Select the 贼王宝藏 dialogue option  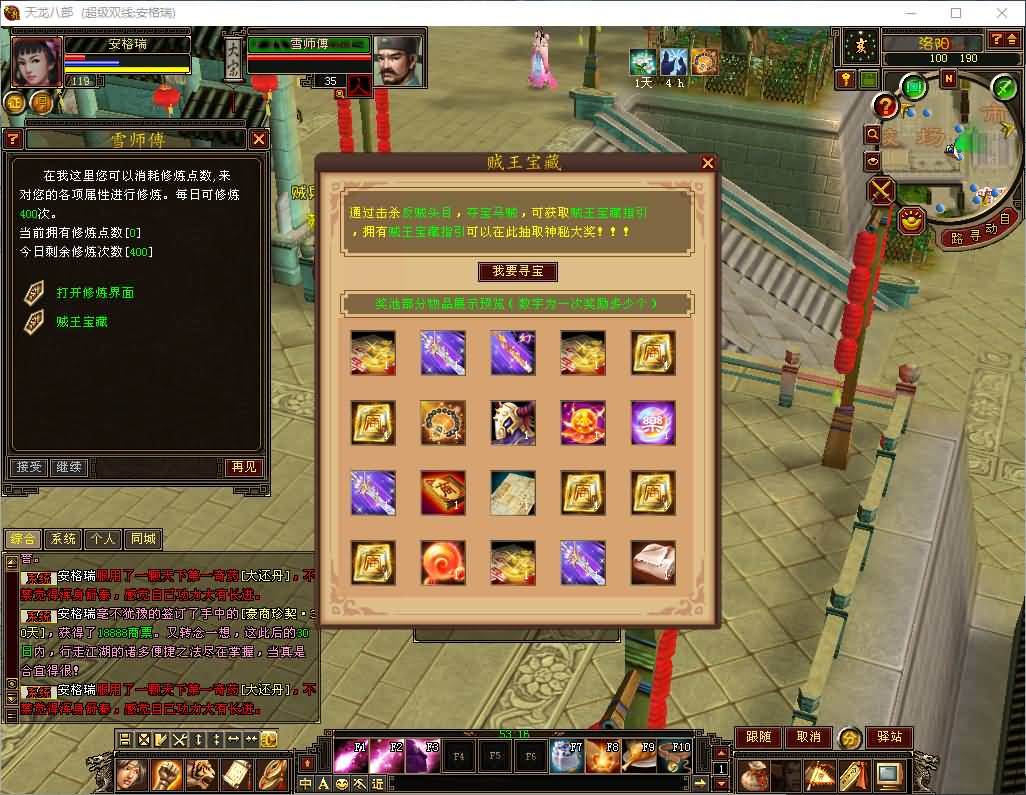coord(82,322)
